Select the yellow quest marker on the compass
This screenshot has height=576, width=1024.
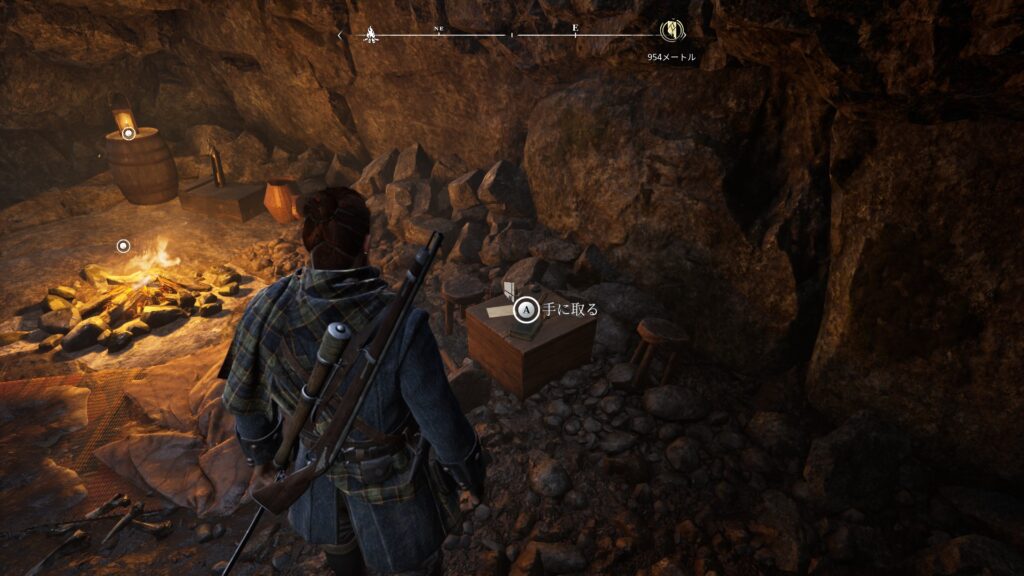point(671,32)
